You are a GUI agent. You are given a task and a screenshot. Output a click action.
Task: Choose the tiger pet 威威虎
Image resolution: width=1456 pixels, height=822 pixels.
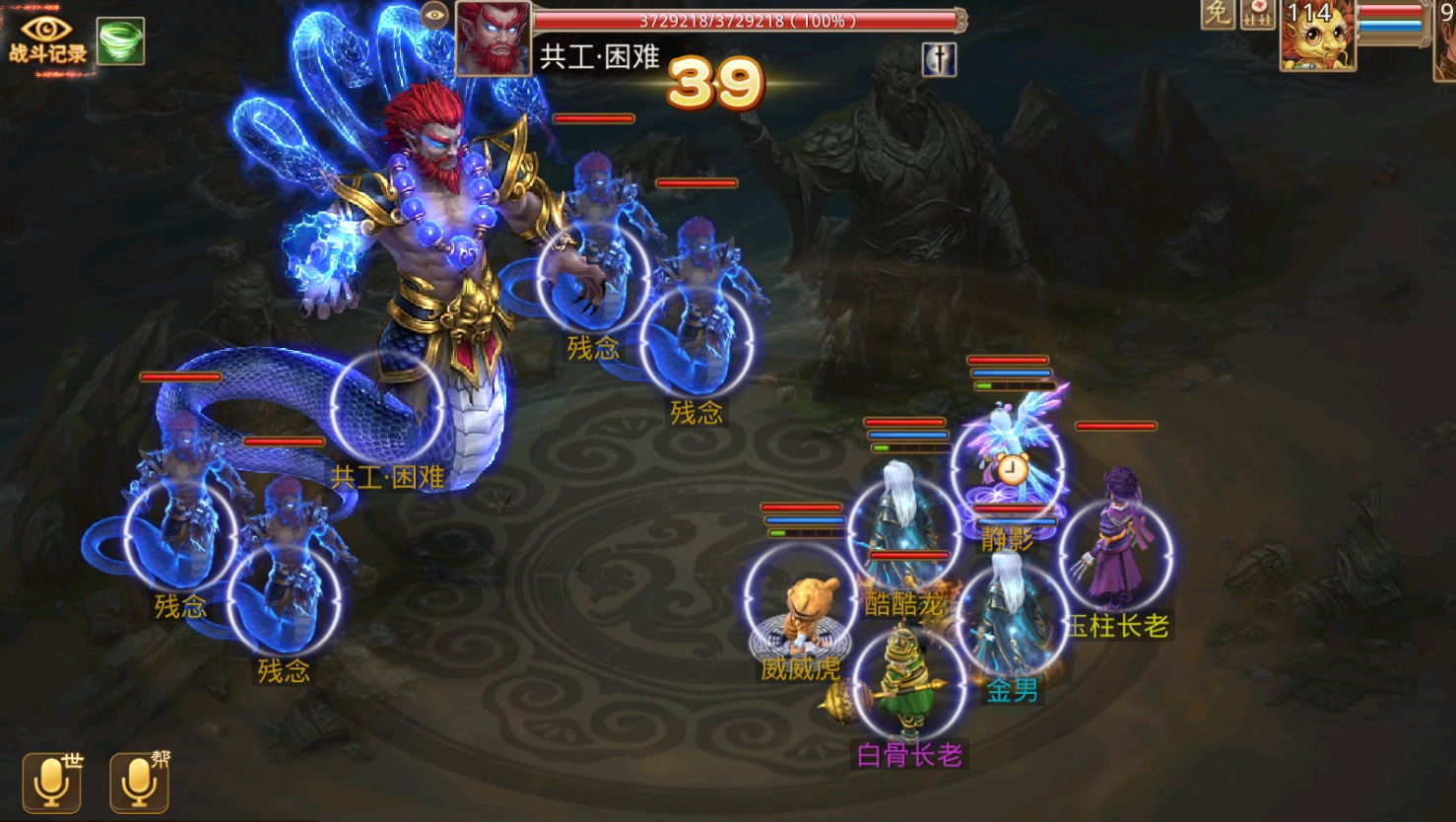coord(800,601)
